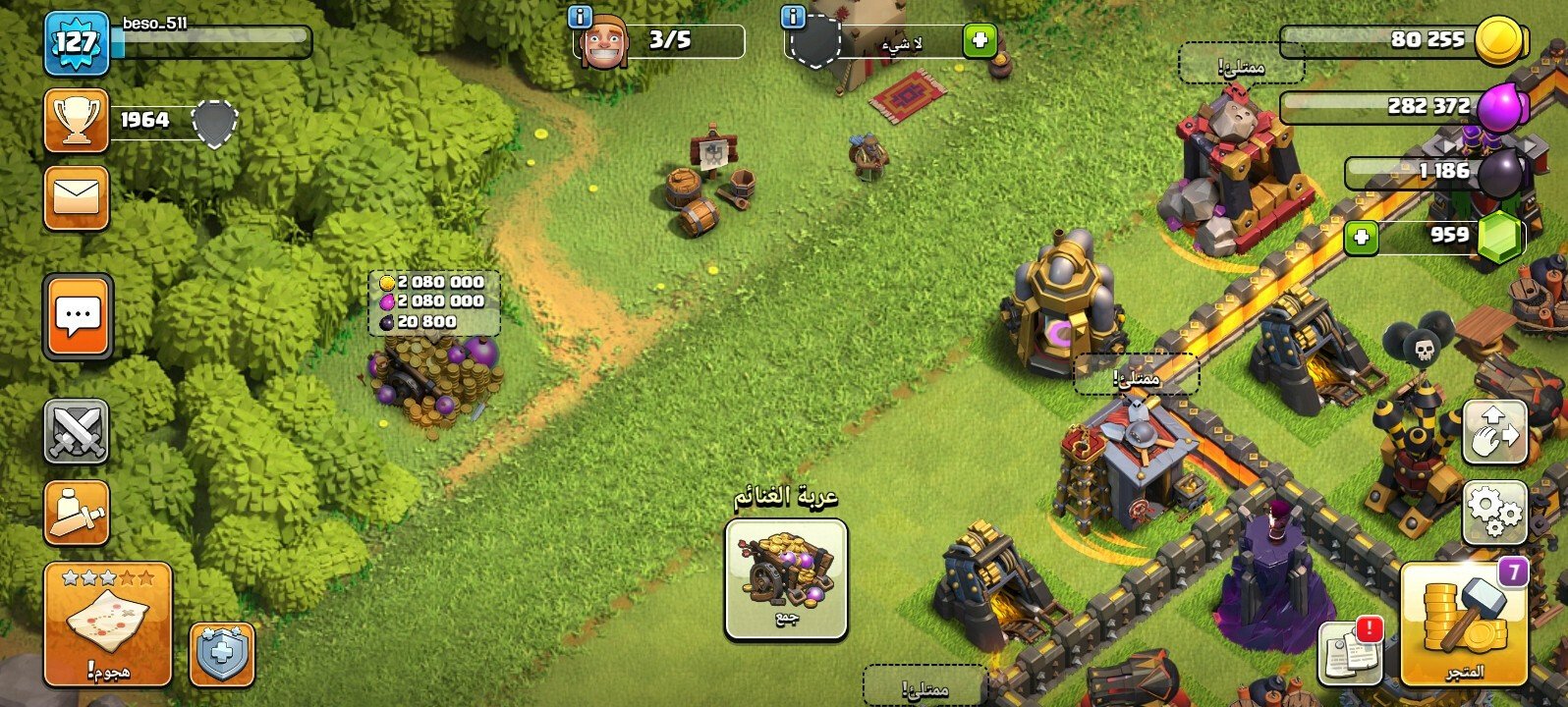
Task: Open the crossed swords battle log
Action: pyautogui.click(x=77, y=432)
